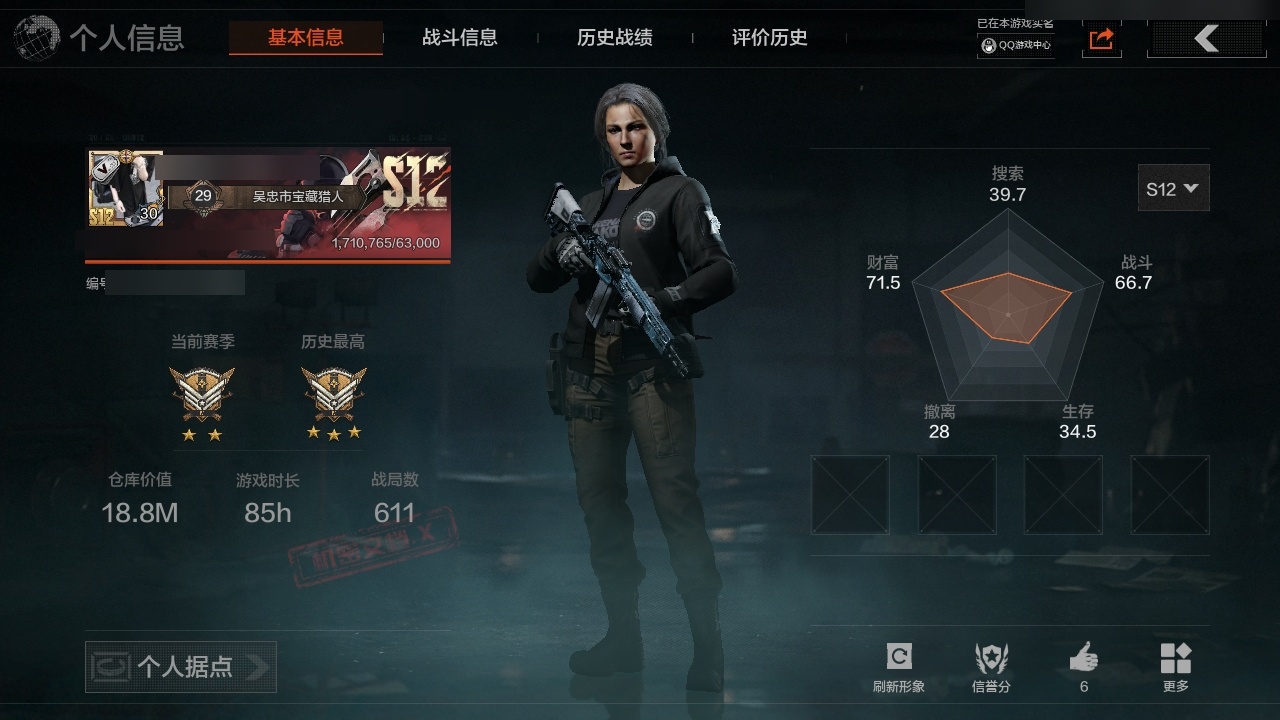Screen dimensions: 1280x720
Task: View the 信誉分 reputation score
Action: click(991, 666)
